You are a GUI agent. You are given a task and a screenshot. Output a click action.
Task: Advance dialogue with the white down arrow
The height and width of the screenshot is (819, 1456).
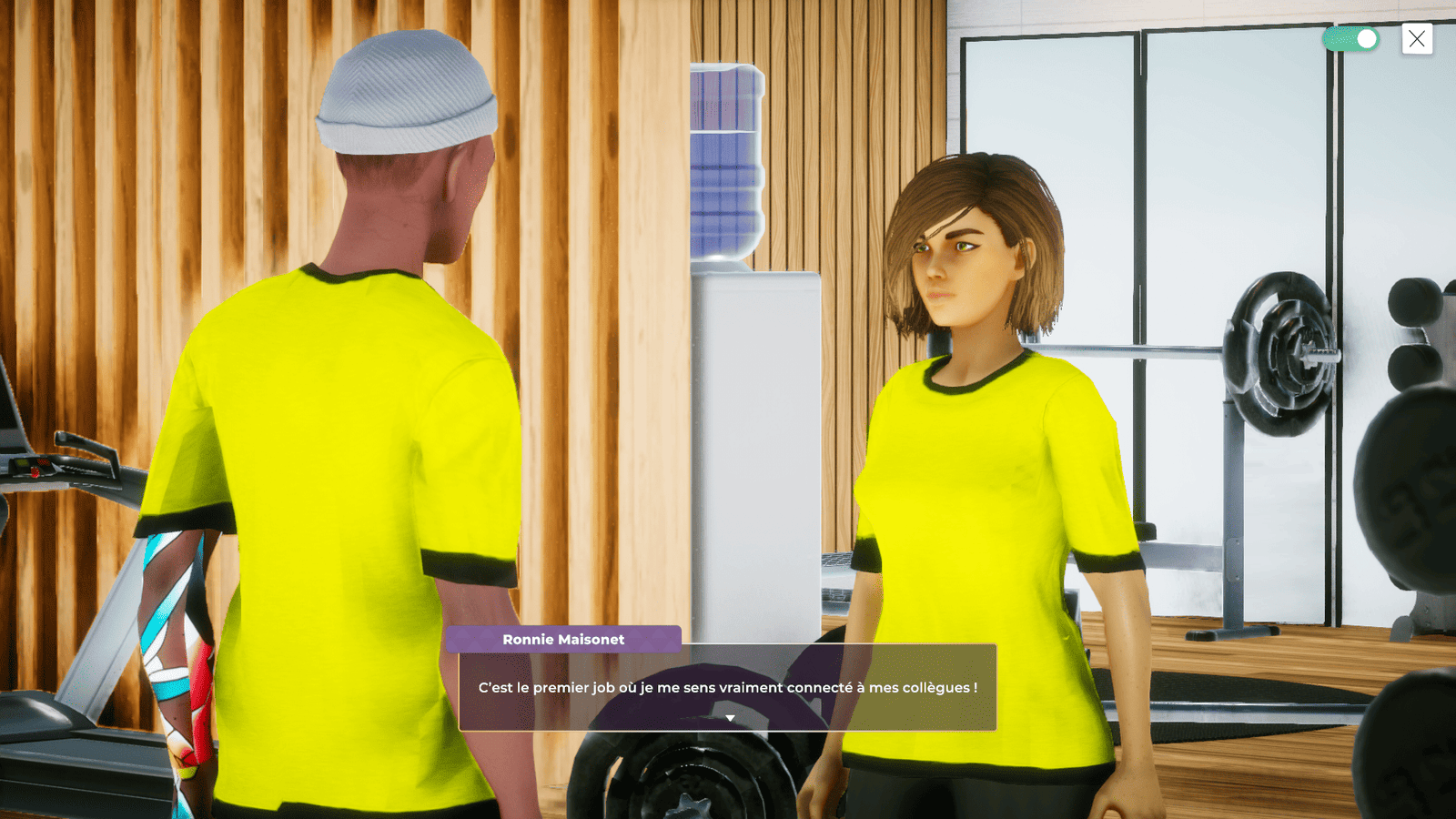730,718
